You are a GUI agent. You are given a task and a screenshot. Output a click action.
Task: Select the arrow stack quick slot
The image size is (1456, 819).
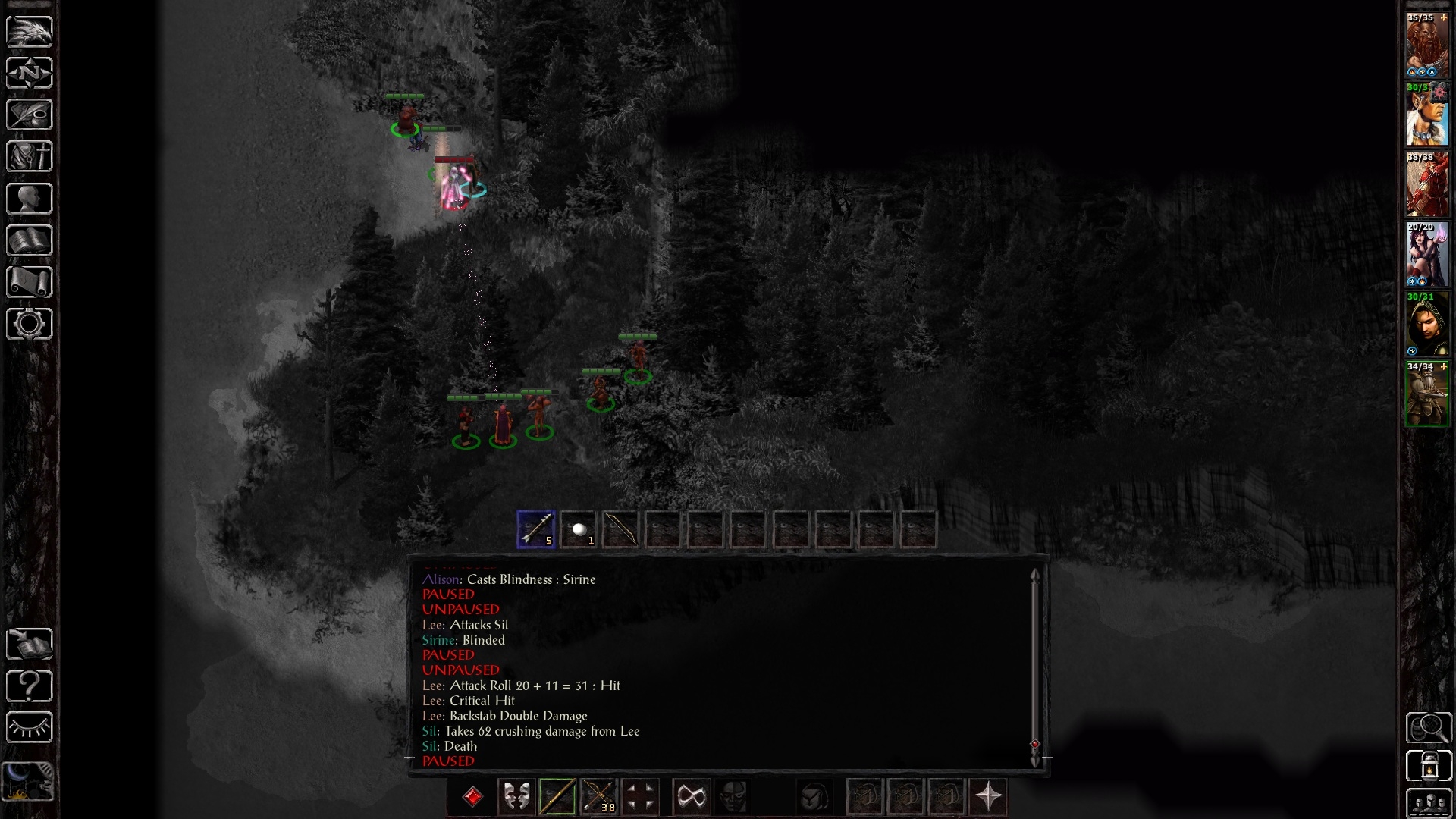coord(536,529)
